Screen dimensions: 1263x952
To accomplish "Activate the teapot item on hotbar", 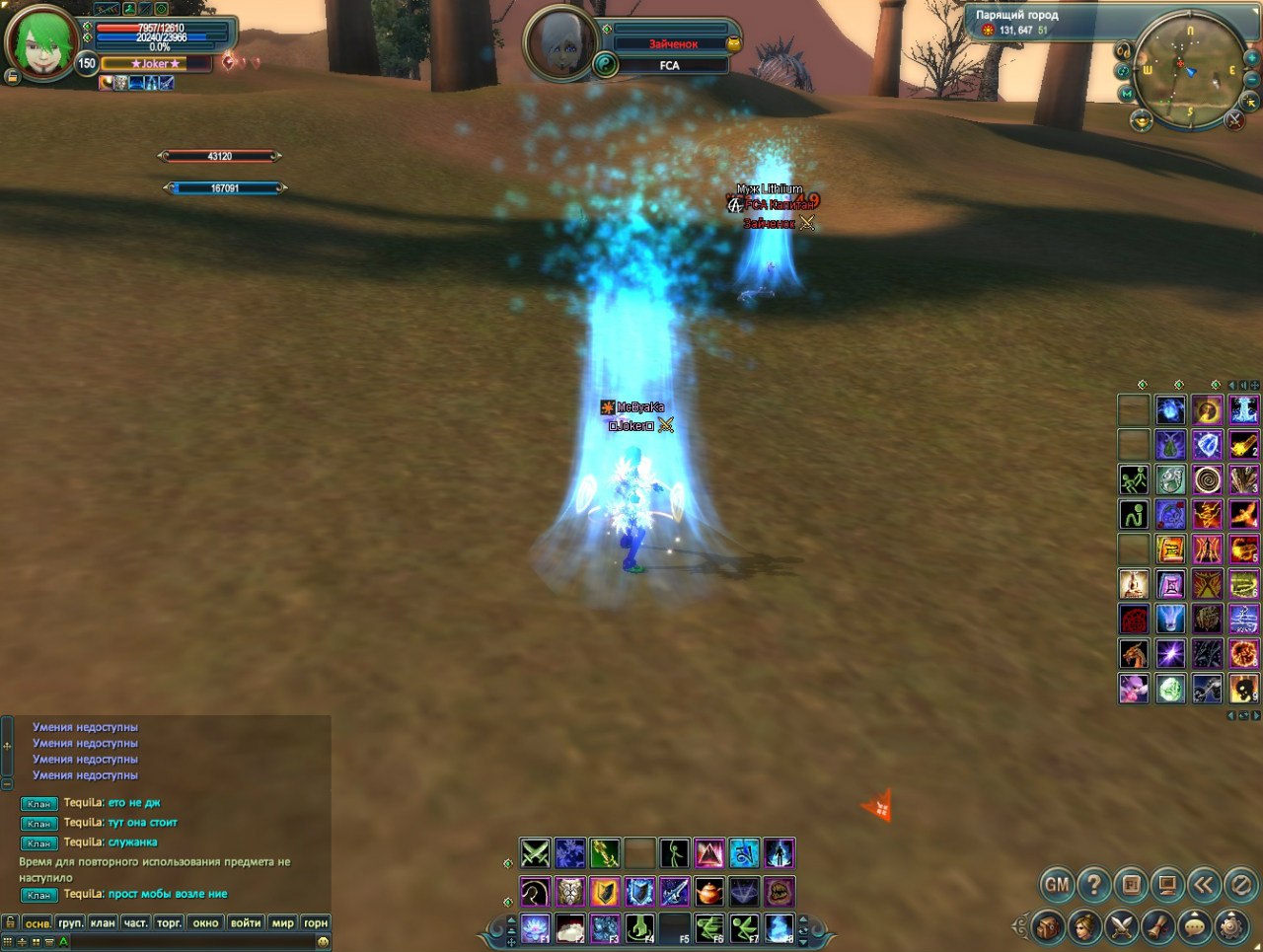I will click(x=709, y=892).
